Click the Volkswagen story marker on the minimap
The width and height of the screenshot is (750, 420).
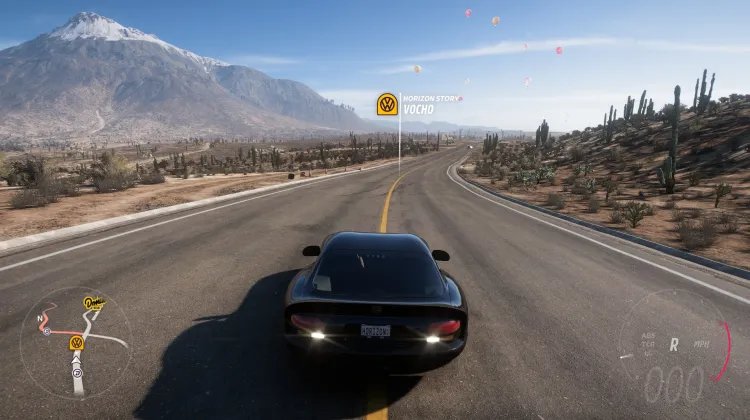[76, 343]
